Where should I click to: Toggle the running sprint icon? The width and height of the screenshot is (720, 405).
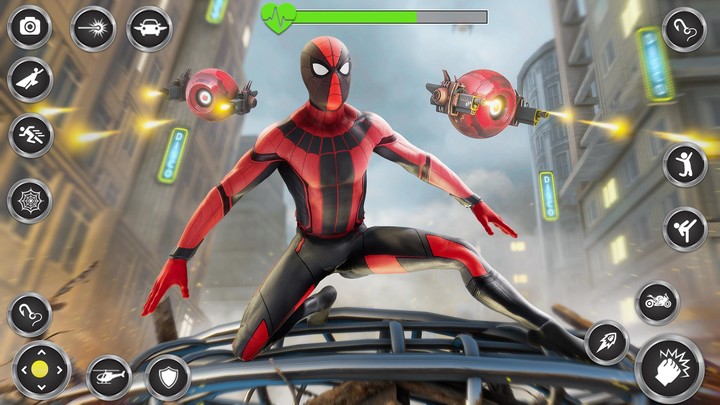click(x=29, y=136)
